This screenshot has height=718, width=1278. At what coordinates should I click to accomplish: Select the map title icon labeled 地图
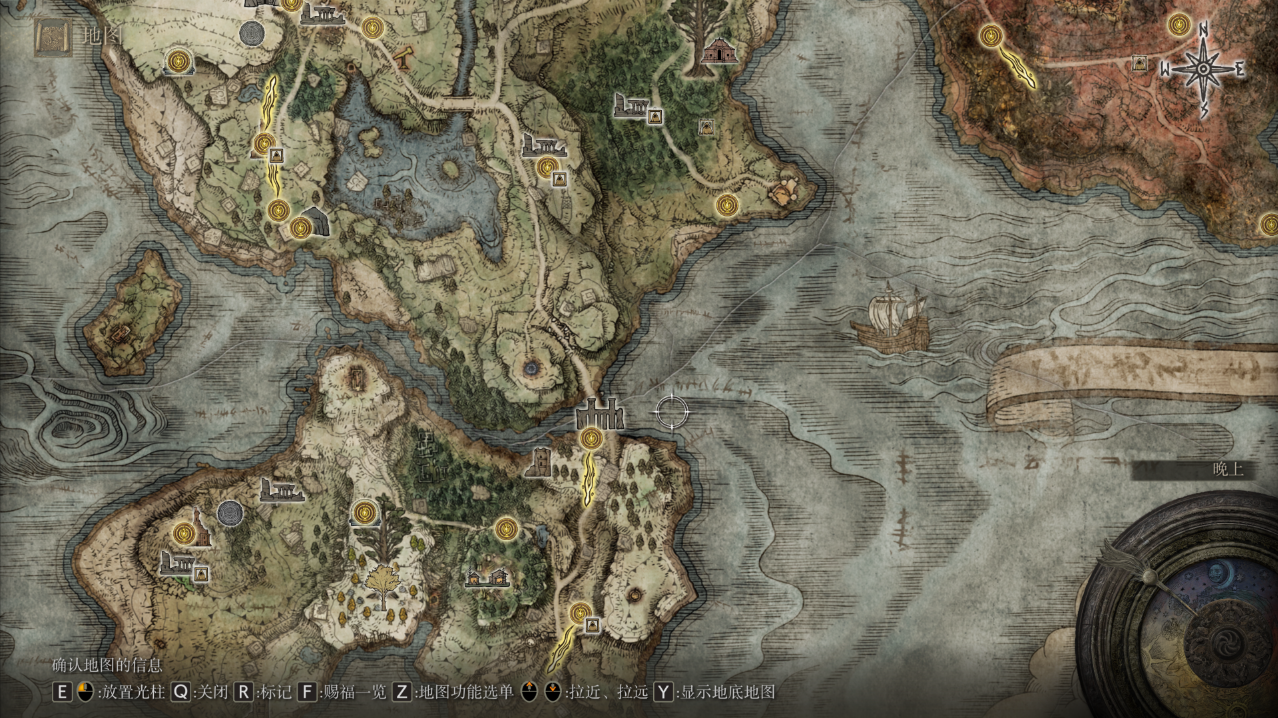coord(51,37)
